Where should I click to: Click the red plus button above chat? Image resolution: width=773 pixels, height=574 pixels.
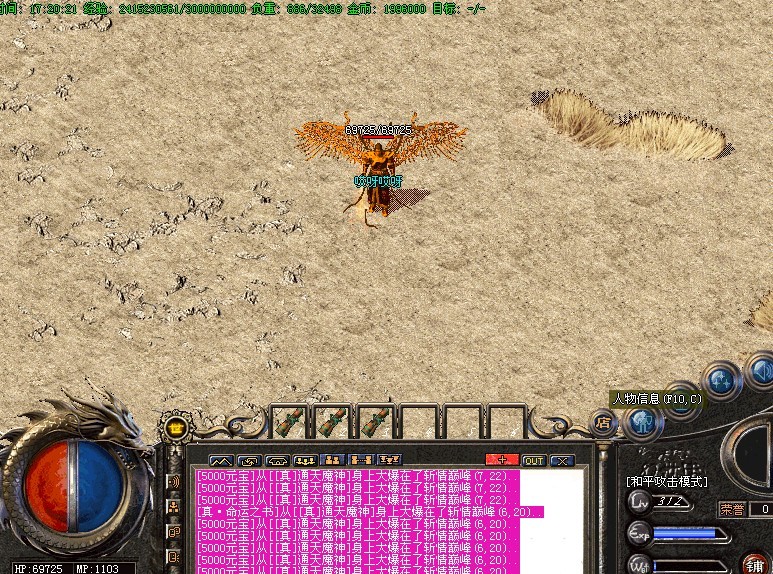point(502,460)
